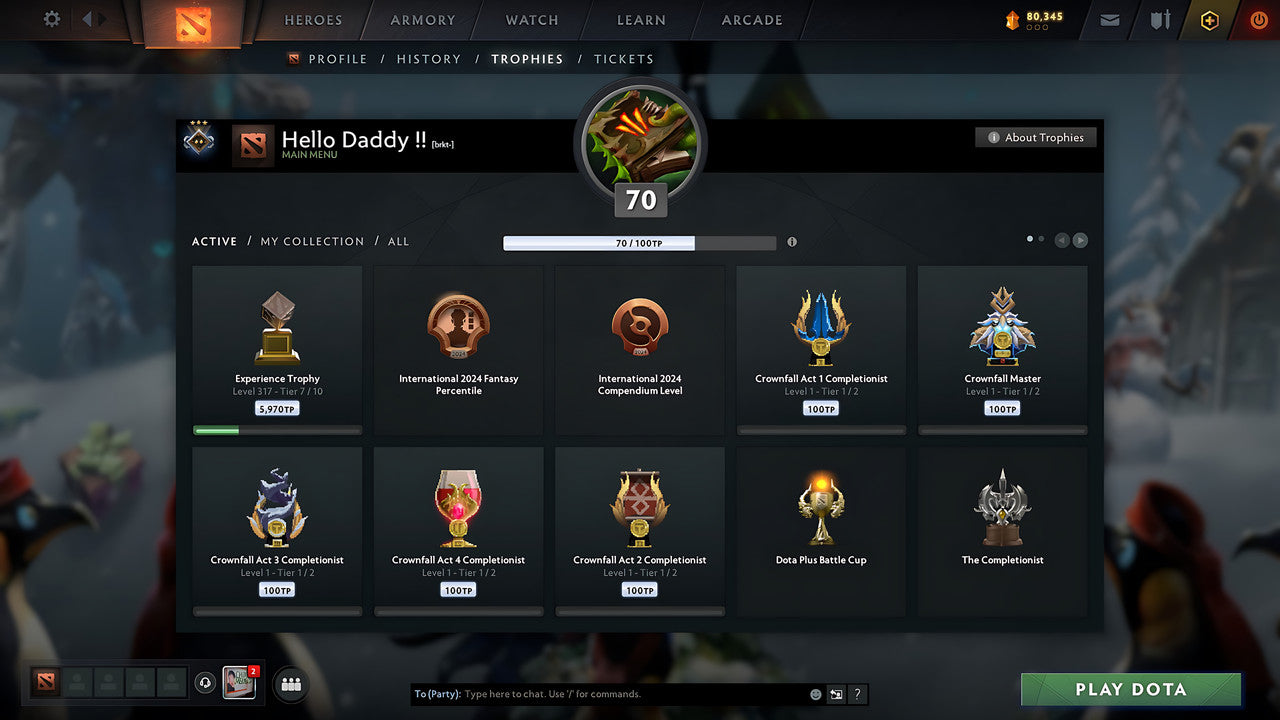1280x720 pixels.
Task: Click the red power quit button
Action: (1258, 20)
